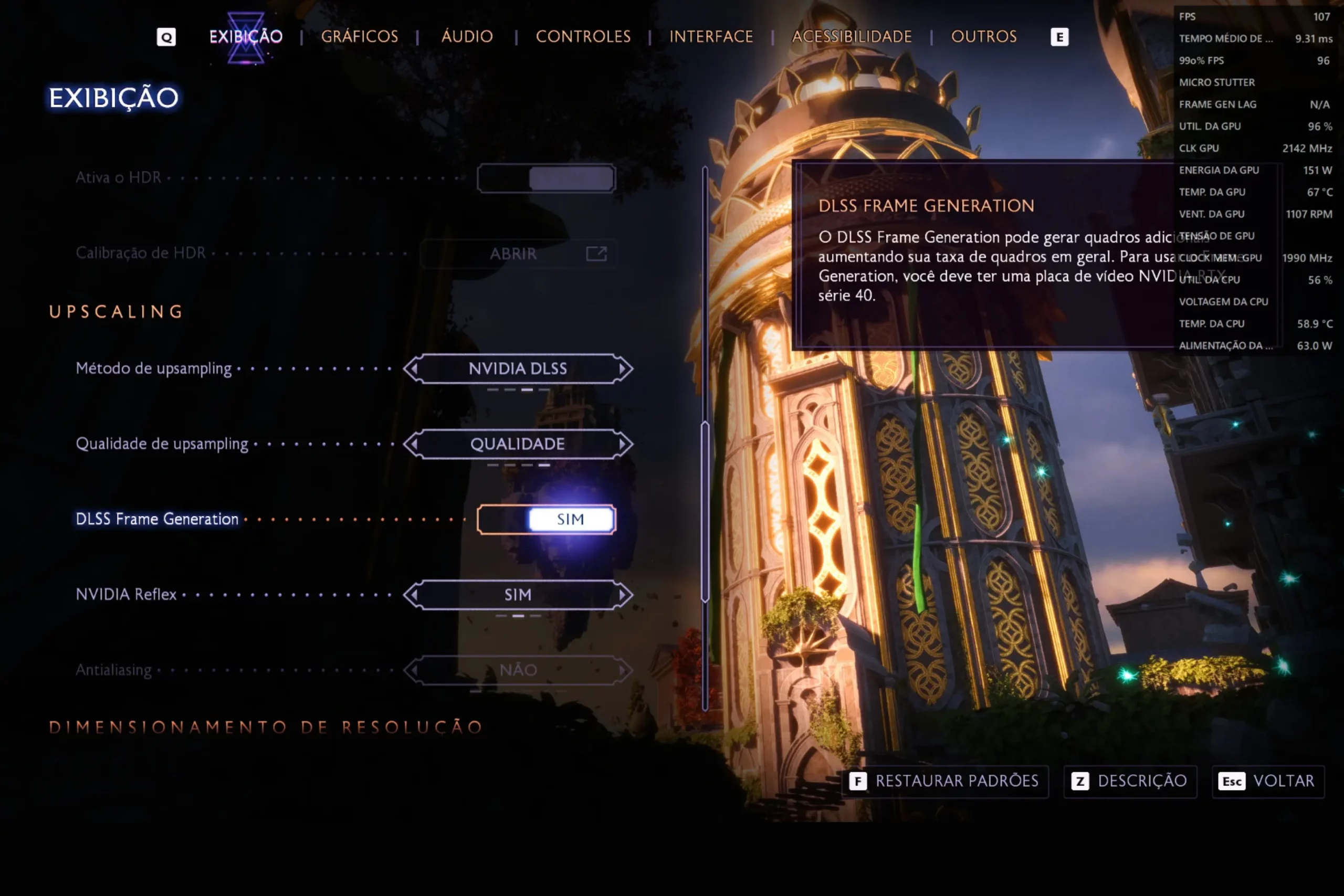
Task: Toggle DLSS Frame Generation off
Action: pyautogui.click(x=547, y=520)
